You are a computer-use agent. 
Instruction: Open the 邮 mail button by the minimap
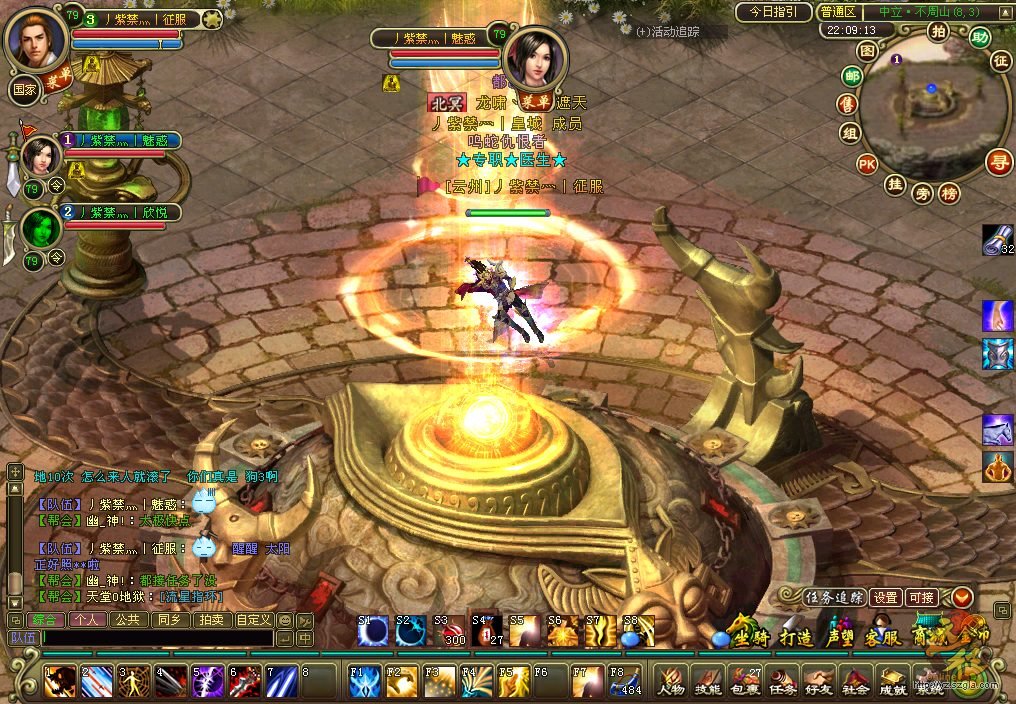(852, 77)
